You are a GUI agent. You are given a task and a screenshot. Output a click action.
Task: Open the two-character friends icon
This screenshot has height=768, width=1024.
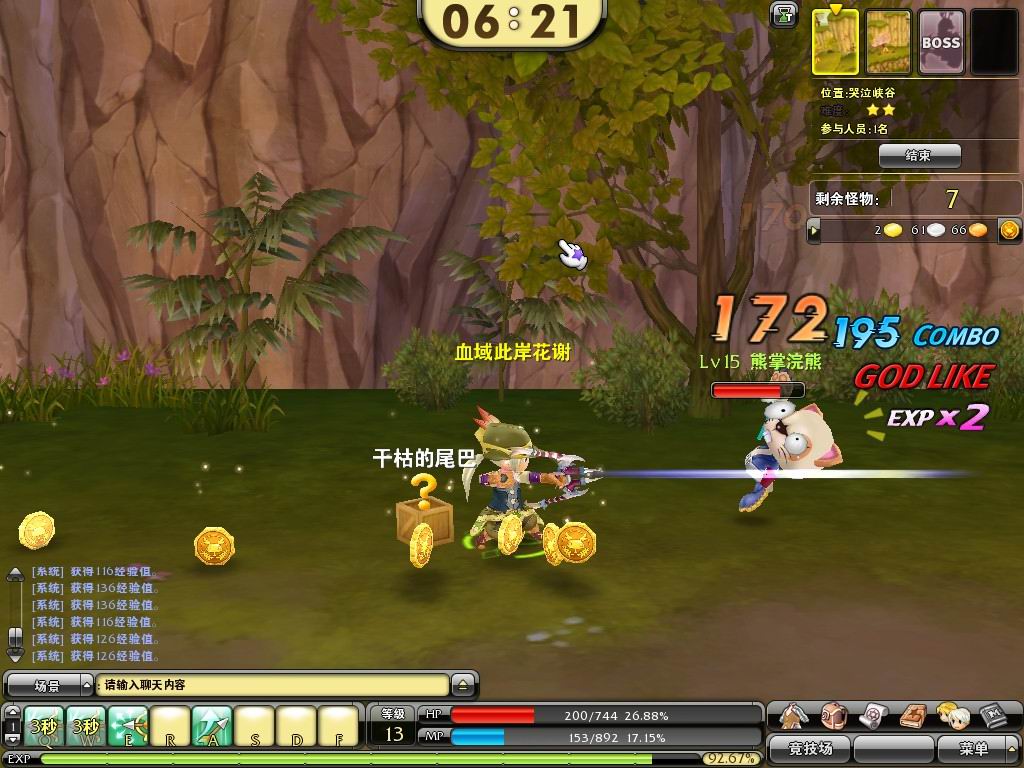point(951,715)
